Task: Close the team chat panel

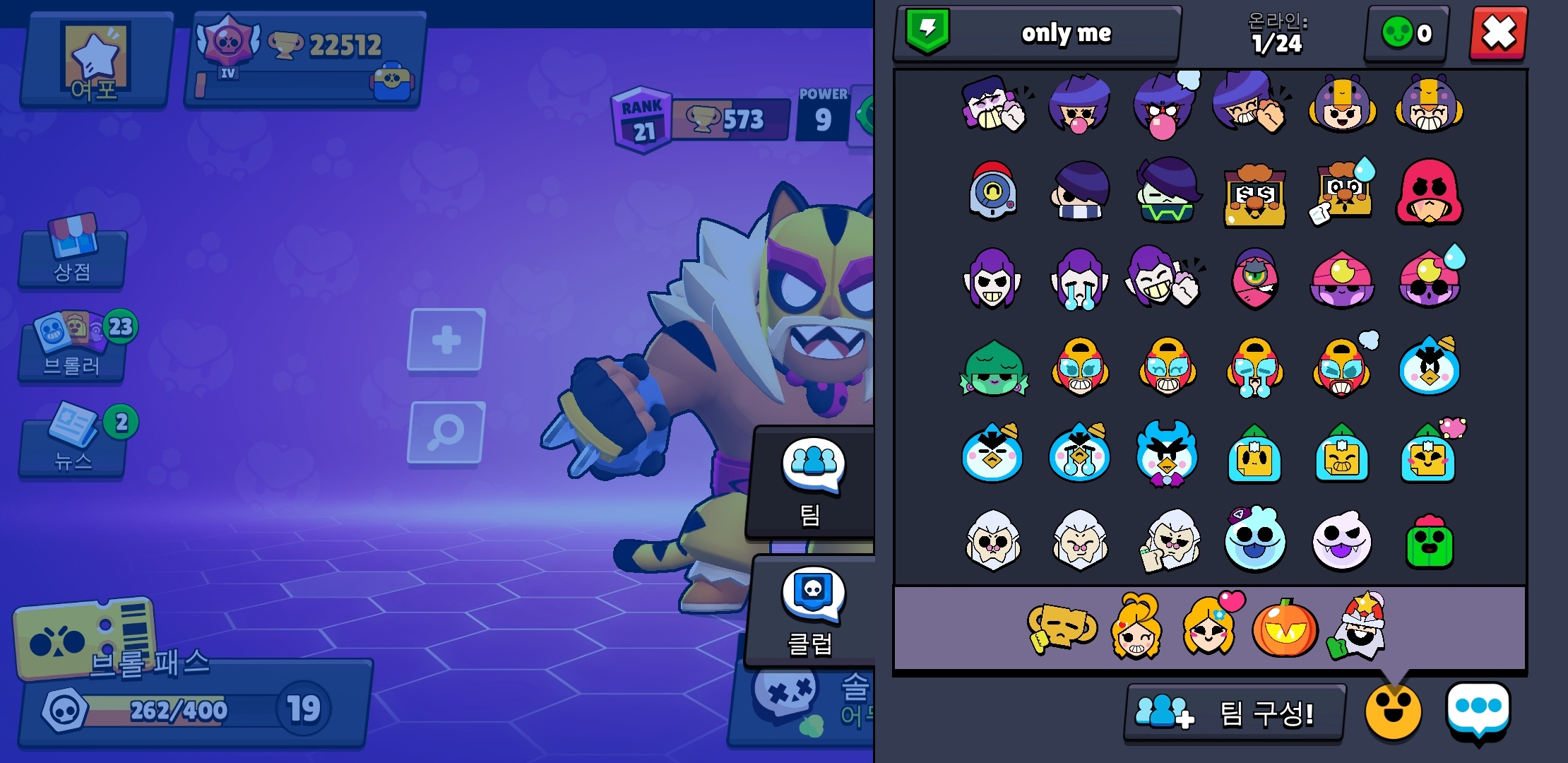Action: [x=1498, y=33]
